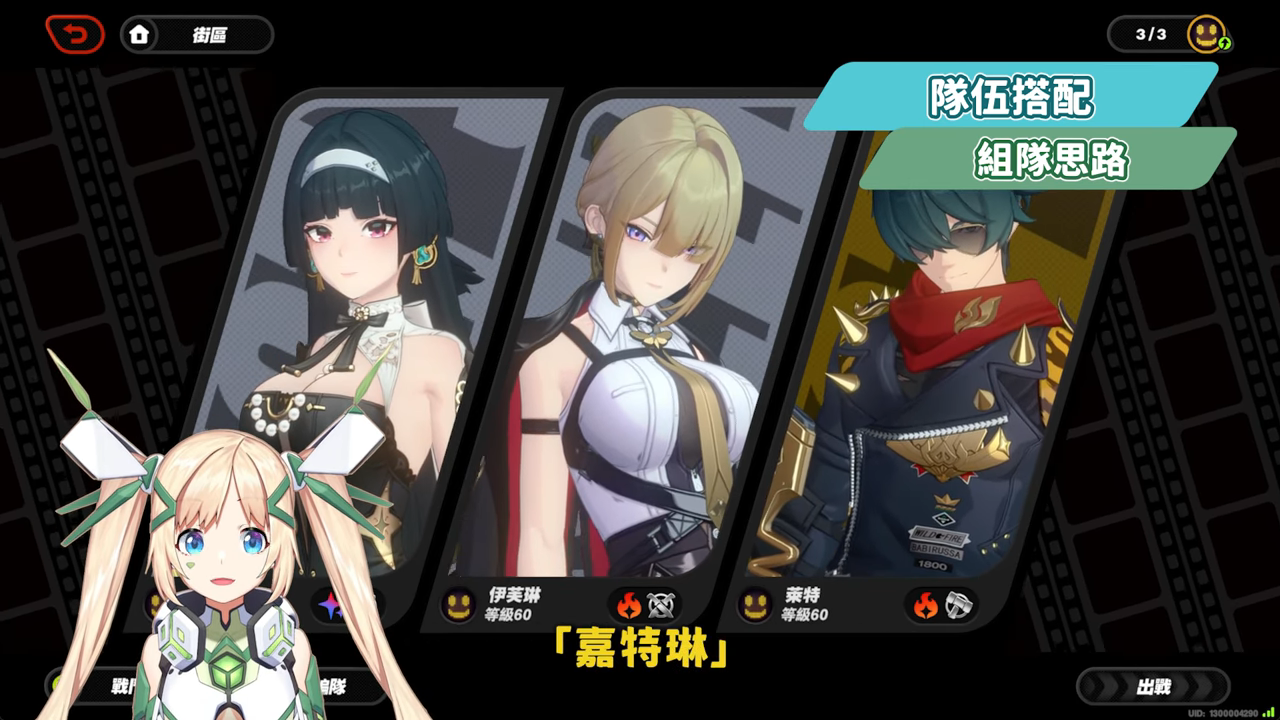
Task: Click the red back arrow button
Action: click(74, 35)
